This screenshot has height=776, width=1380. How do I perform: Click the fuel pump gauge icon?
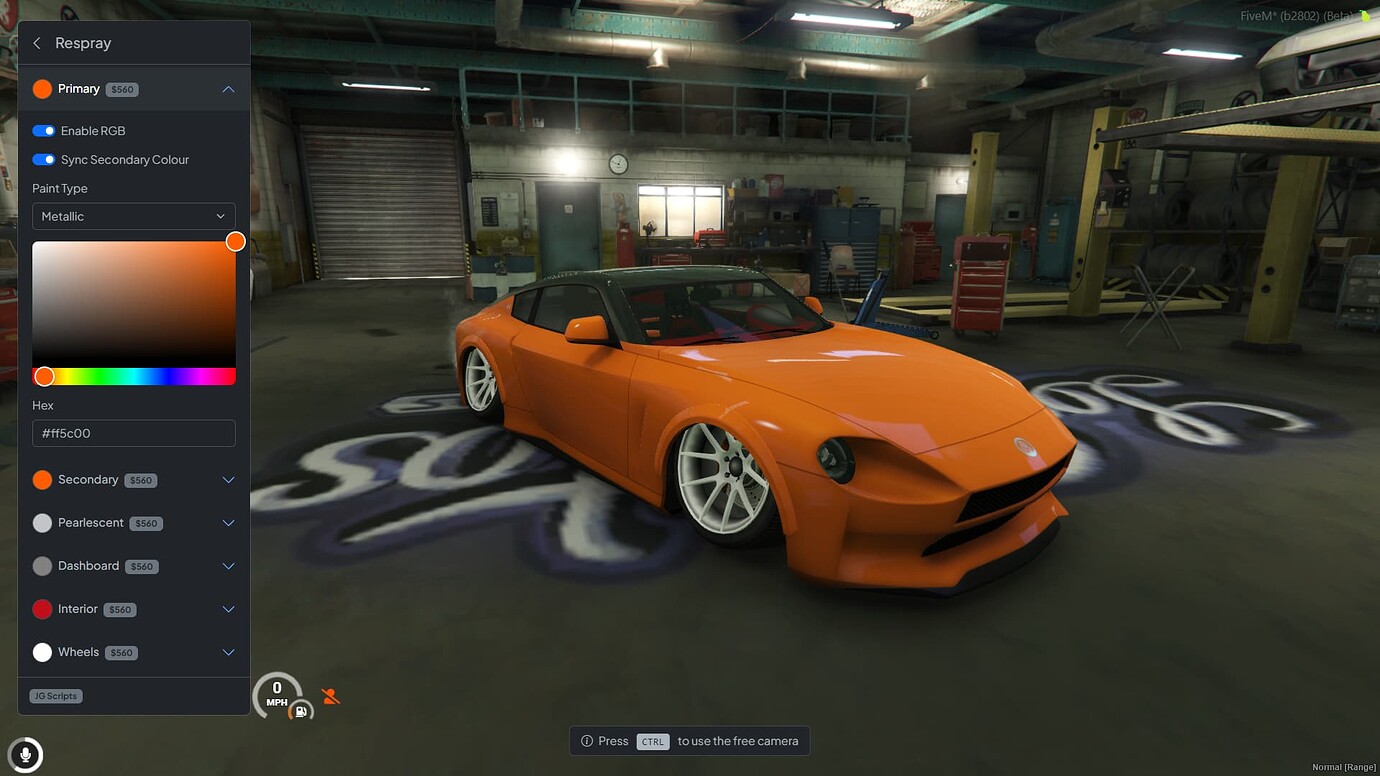tap(300, 709)
